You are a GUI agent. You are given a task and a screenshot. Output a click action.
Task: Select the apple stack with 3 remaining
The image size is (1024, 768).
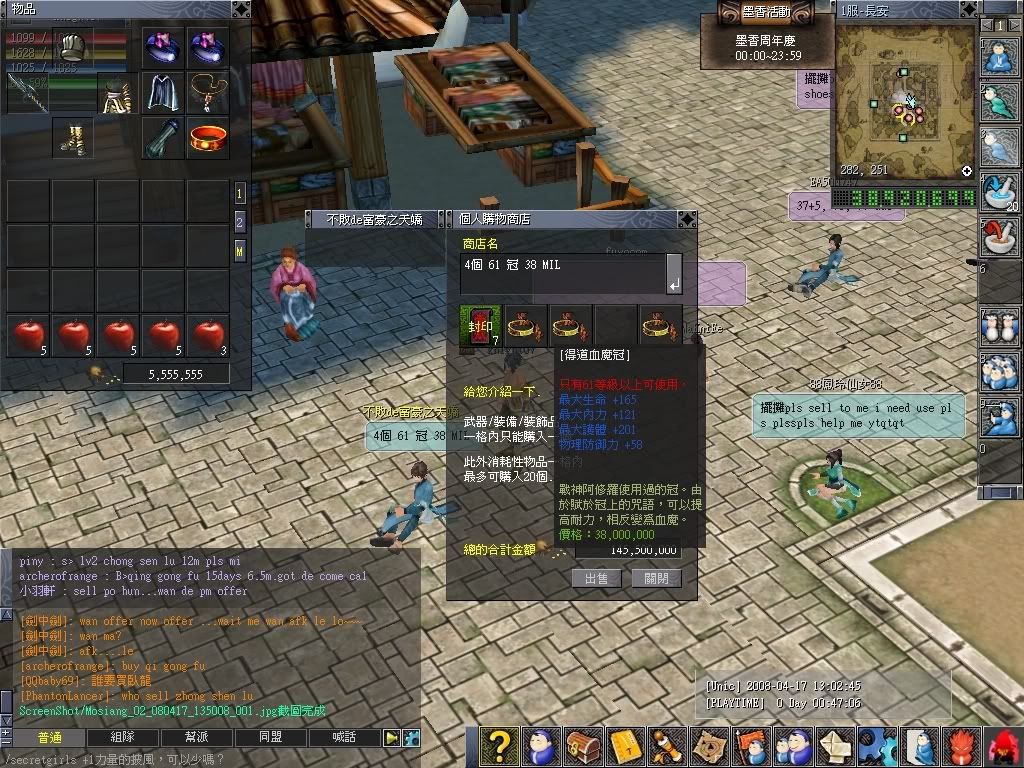click(208, 335)
